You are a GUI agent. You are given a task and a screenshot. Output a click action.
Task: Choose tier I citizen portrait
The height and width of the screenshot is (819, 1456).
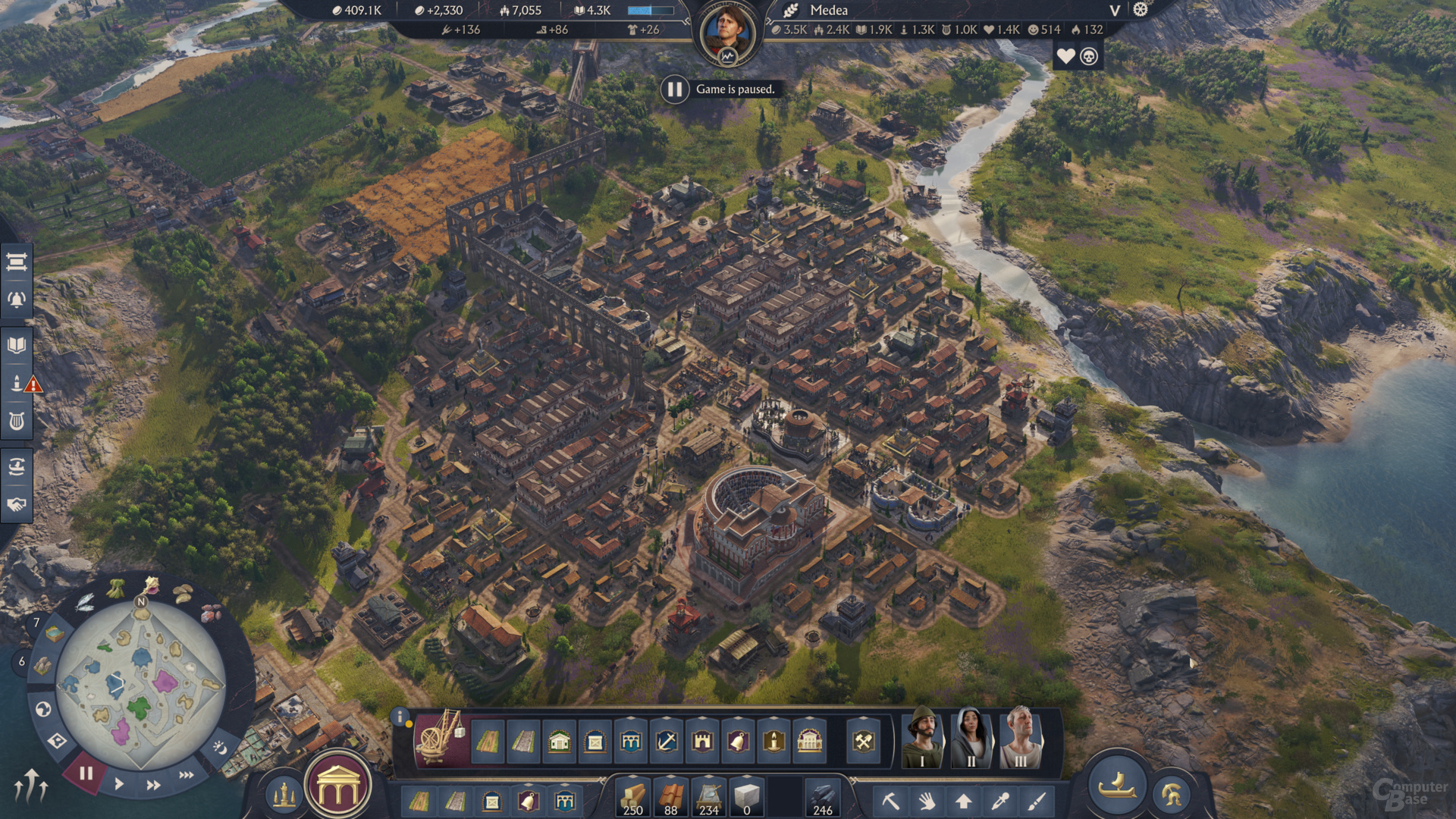coord(921,739)
